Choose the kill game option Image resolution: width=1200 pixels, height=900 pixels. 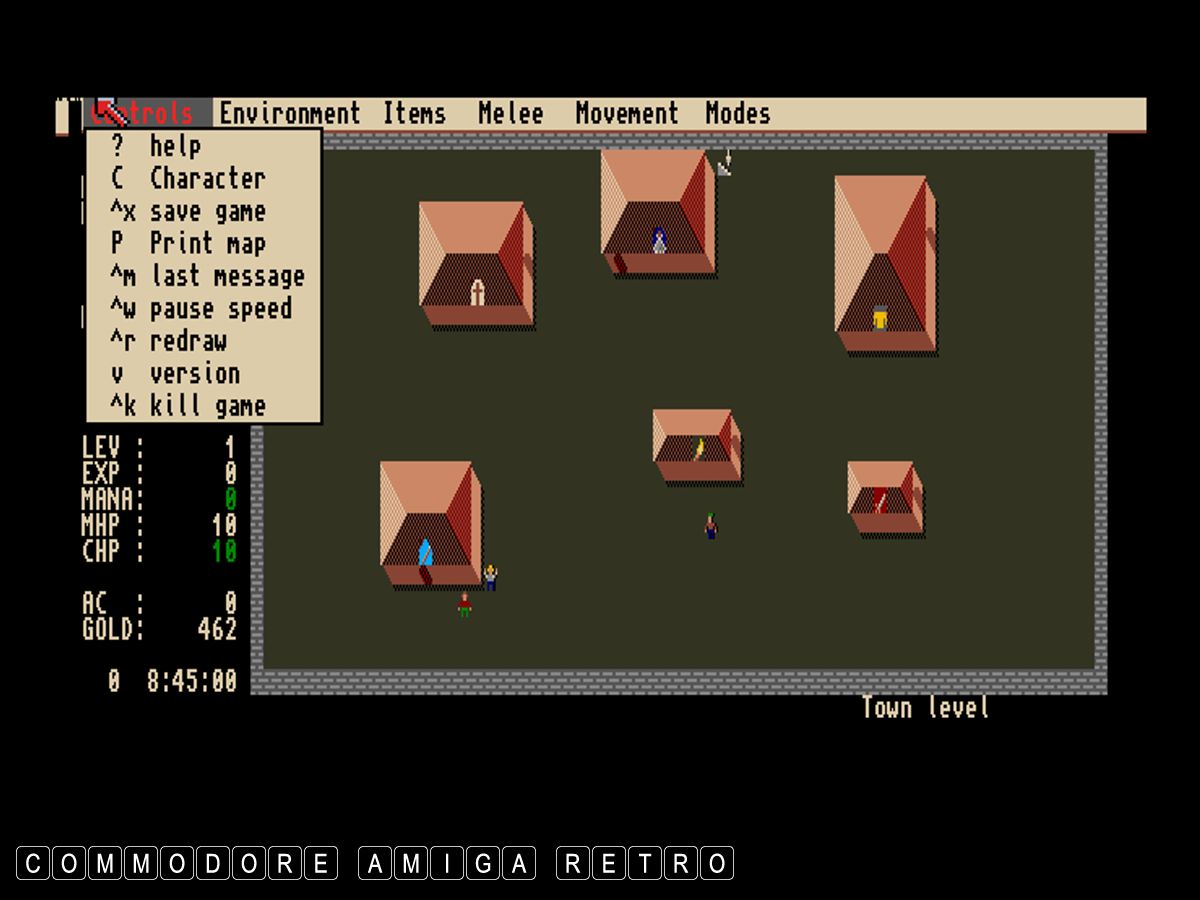tap(206, 406)
